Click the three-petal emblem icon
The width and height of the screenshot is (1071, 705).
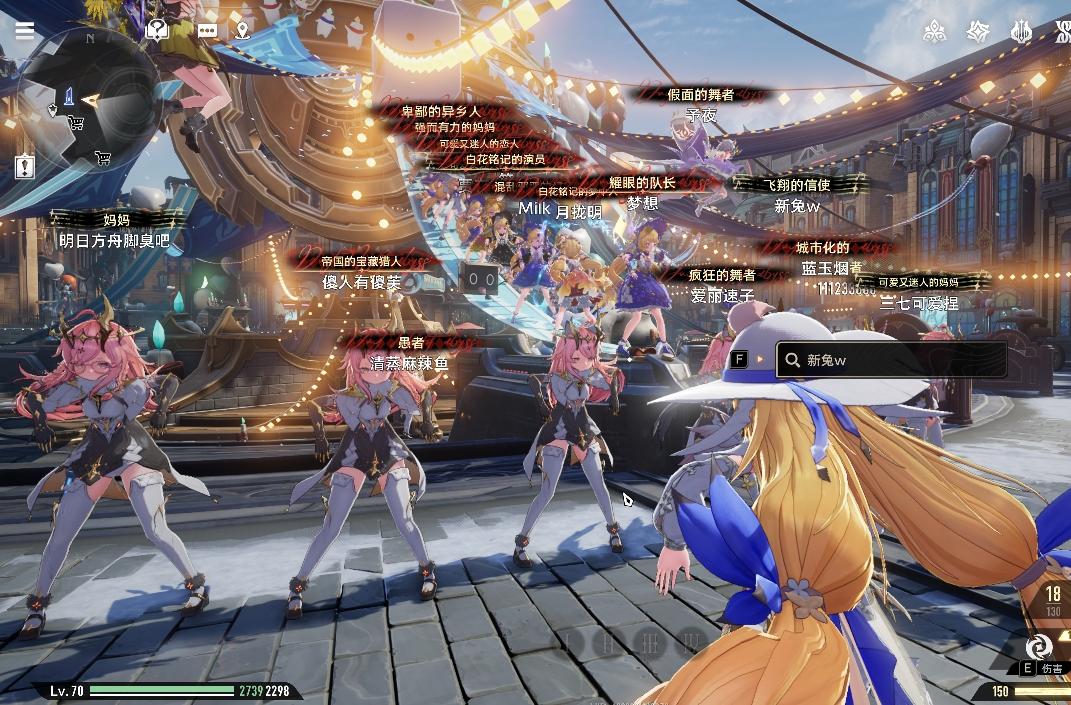pos(934,32)
